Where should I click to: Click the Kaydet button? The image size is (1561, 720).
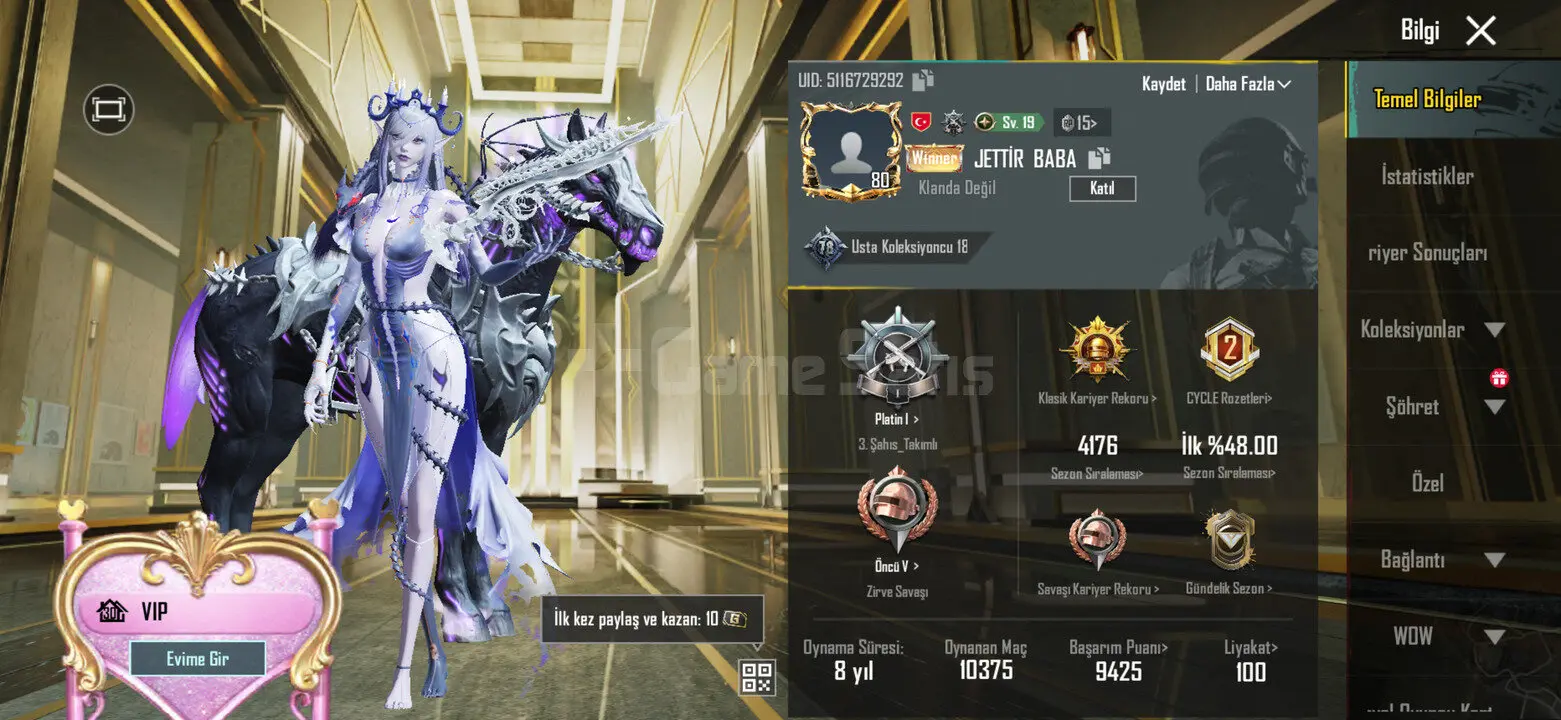[1163, 84]
